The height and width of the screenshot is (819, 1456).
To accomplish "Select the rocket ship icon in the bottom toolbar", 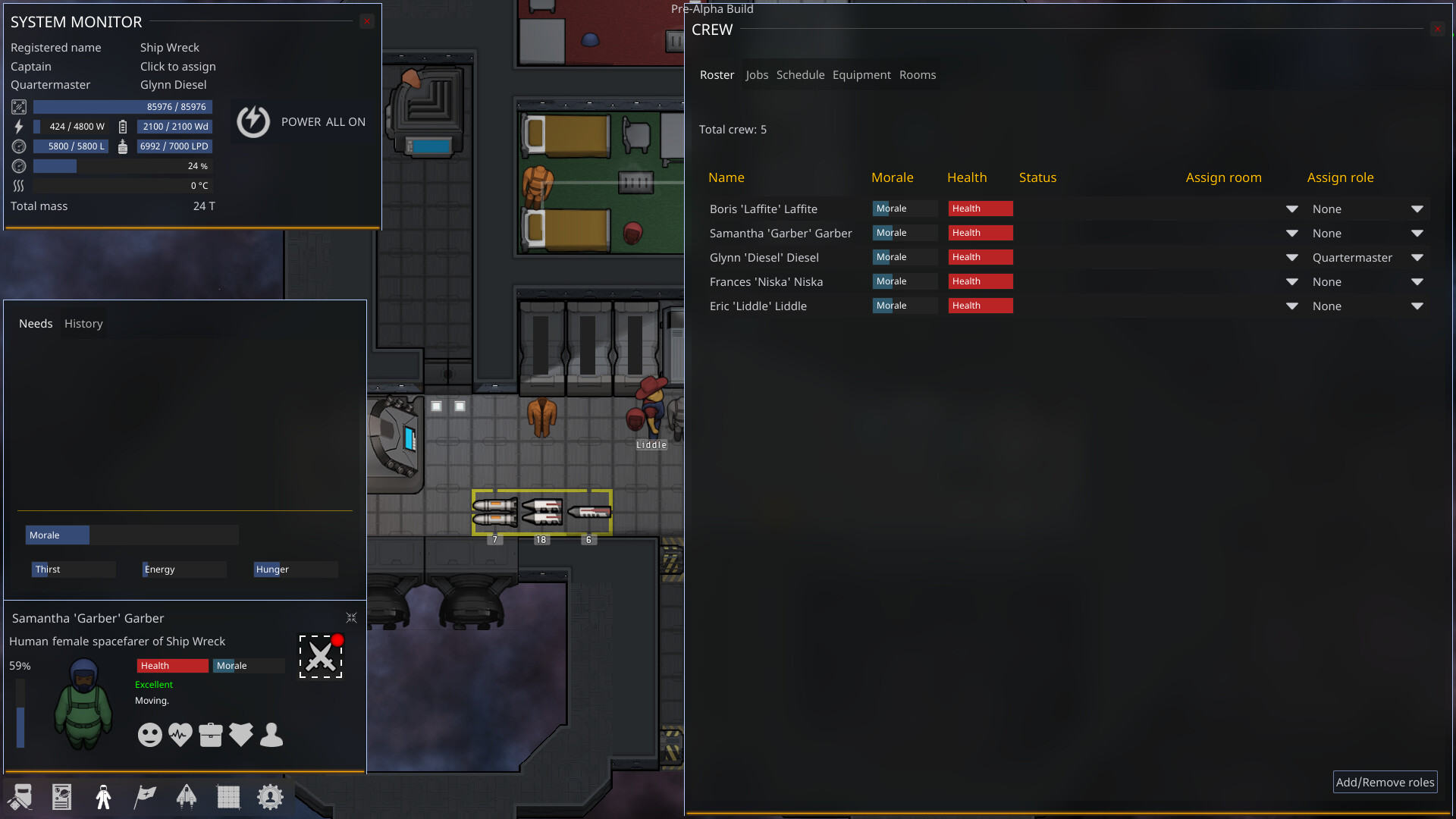I will (187, 796).
